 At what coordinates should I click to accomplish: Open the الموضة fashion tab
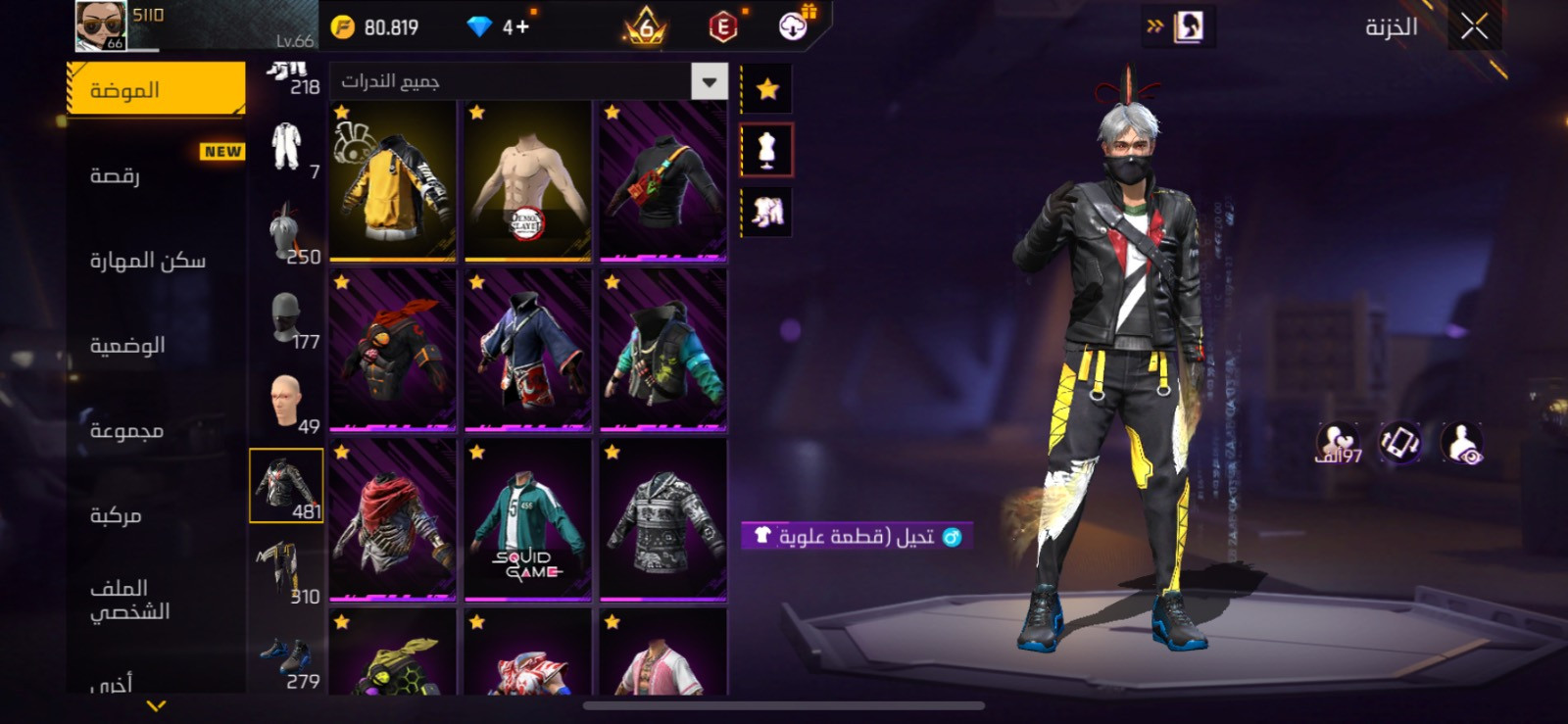pyautogui.click(x=157, y=90)
